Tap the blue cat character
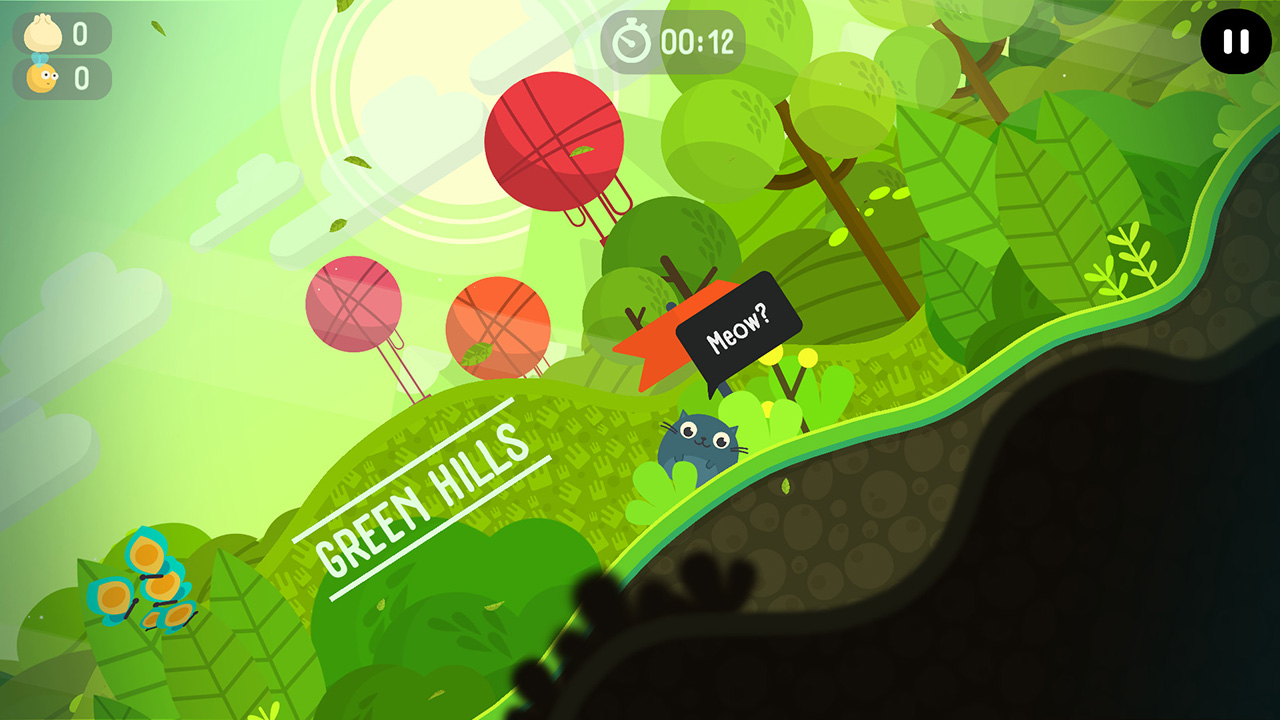 700,440
